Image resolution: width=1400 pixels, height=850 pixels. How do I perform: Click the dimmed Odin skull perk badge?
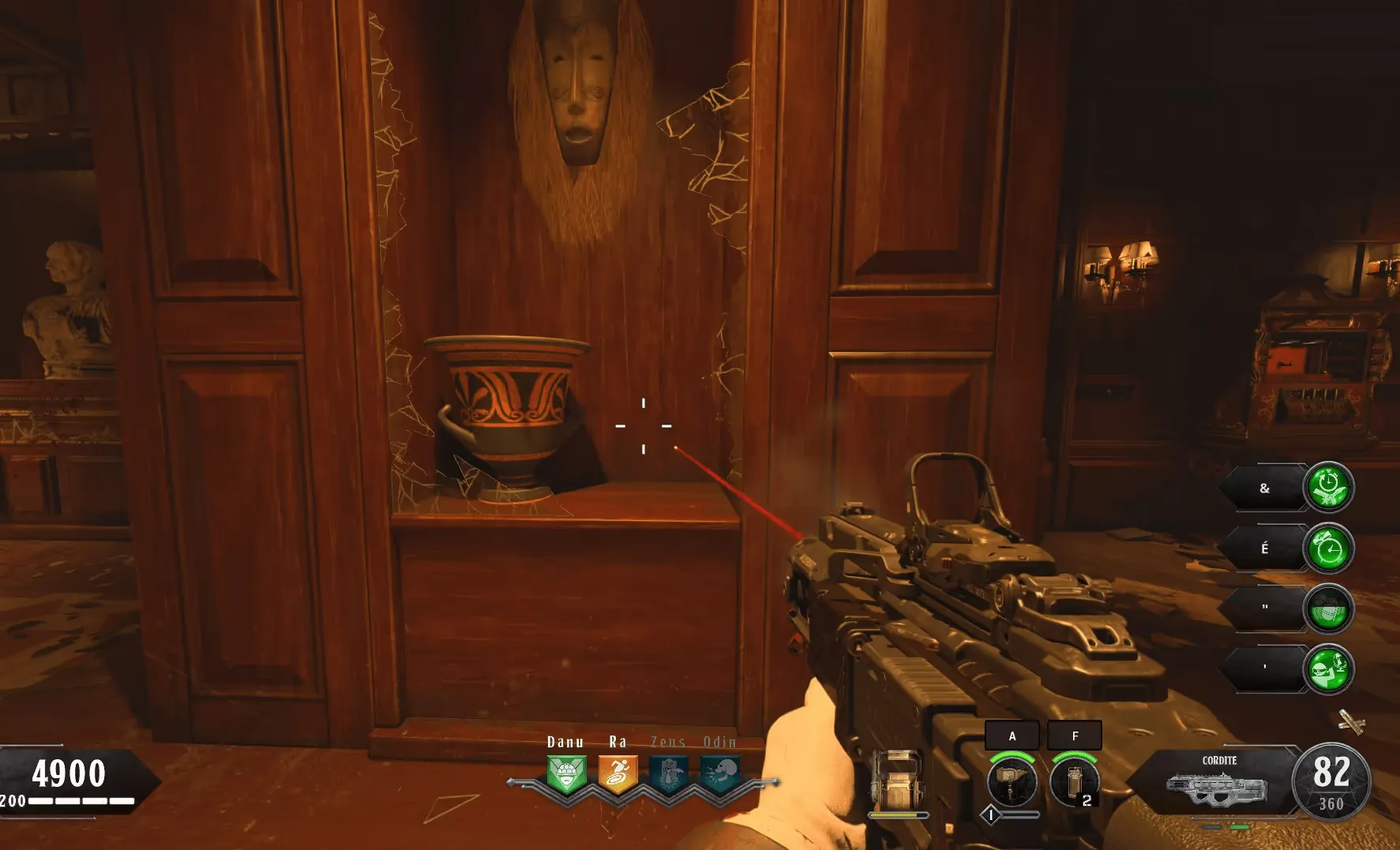[x=720, y=774]
